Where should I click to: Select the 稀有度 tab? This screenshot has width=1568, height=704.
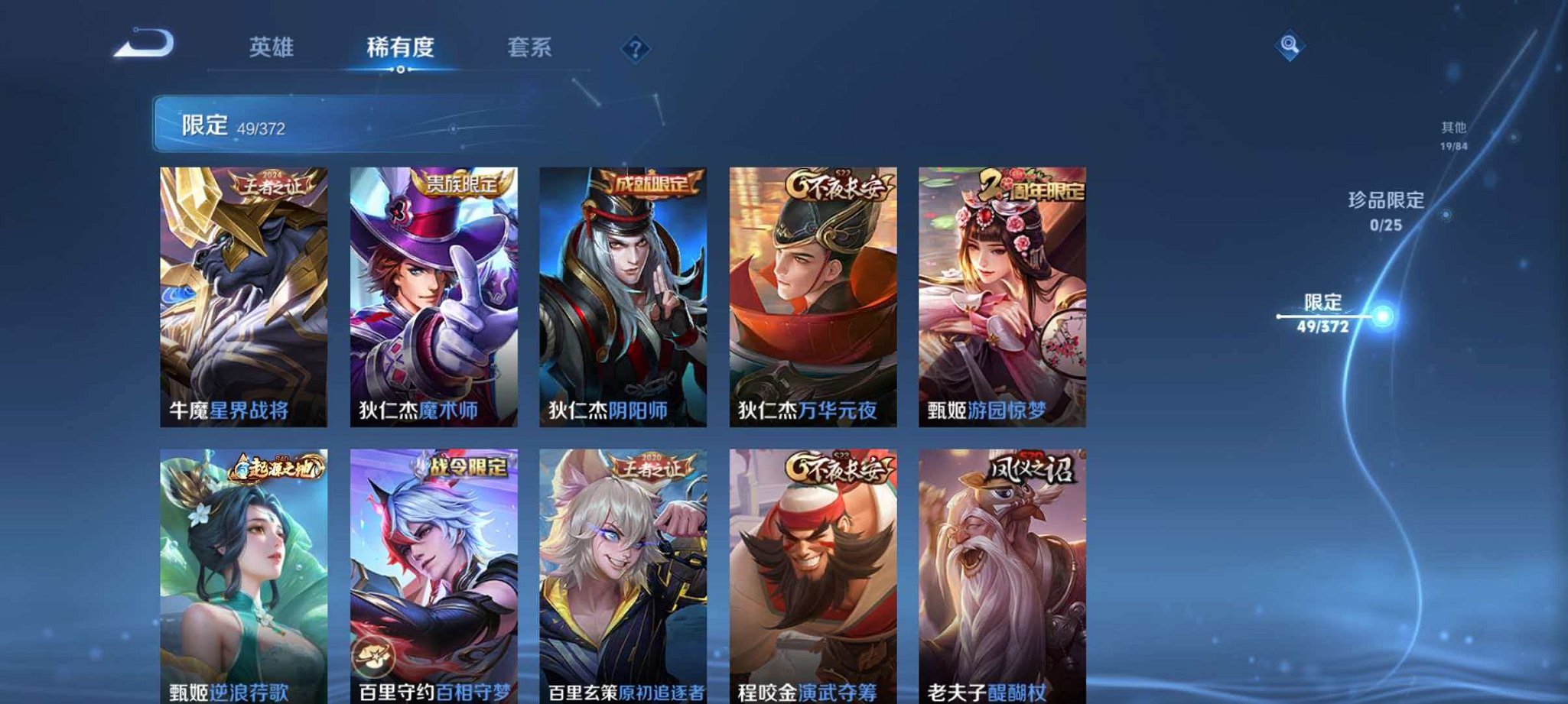coord(401,47)
